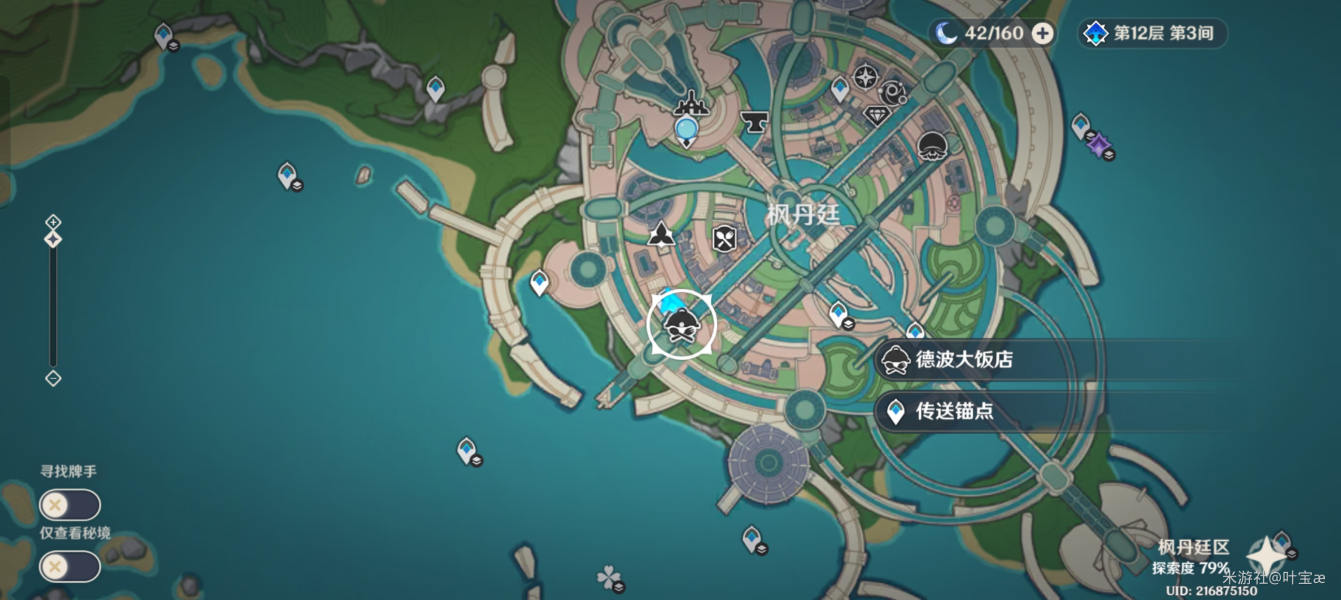The height and width of the screenshot is (600, 1341).
Task: Click the map zoom slider handle
Action: pos(53,240)
